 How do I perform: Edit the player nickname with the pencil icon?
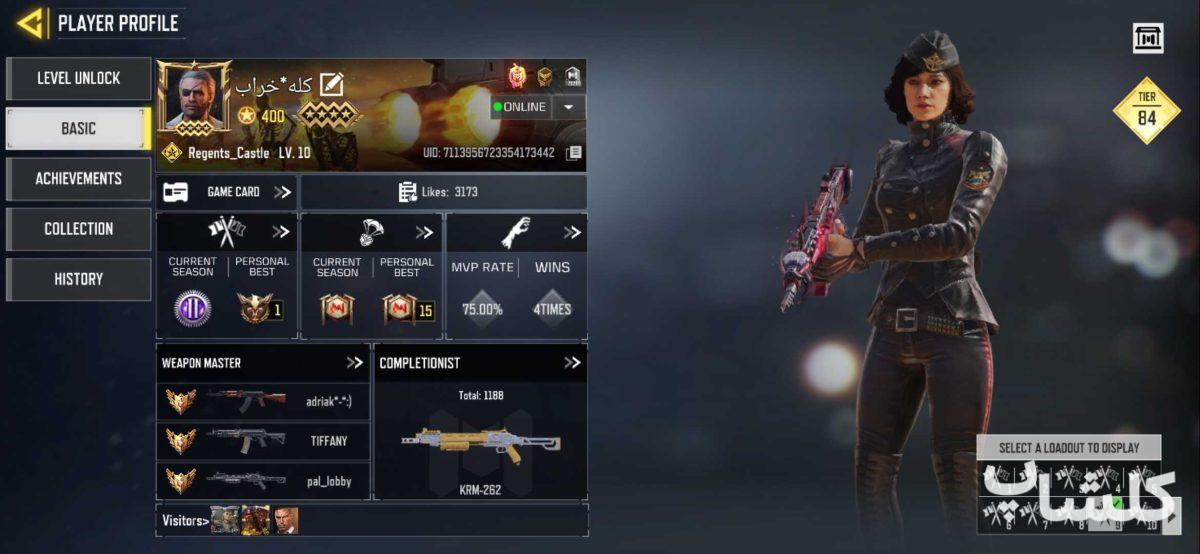pos(331,85)
